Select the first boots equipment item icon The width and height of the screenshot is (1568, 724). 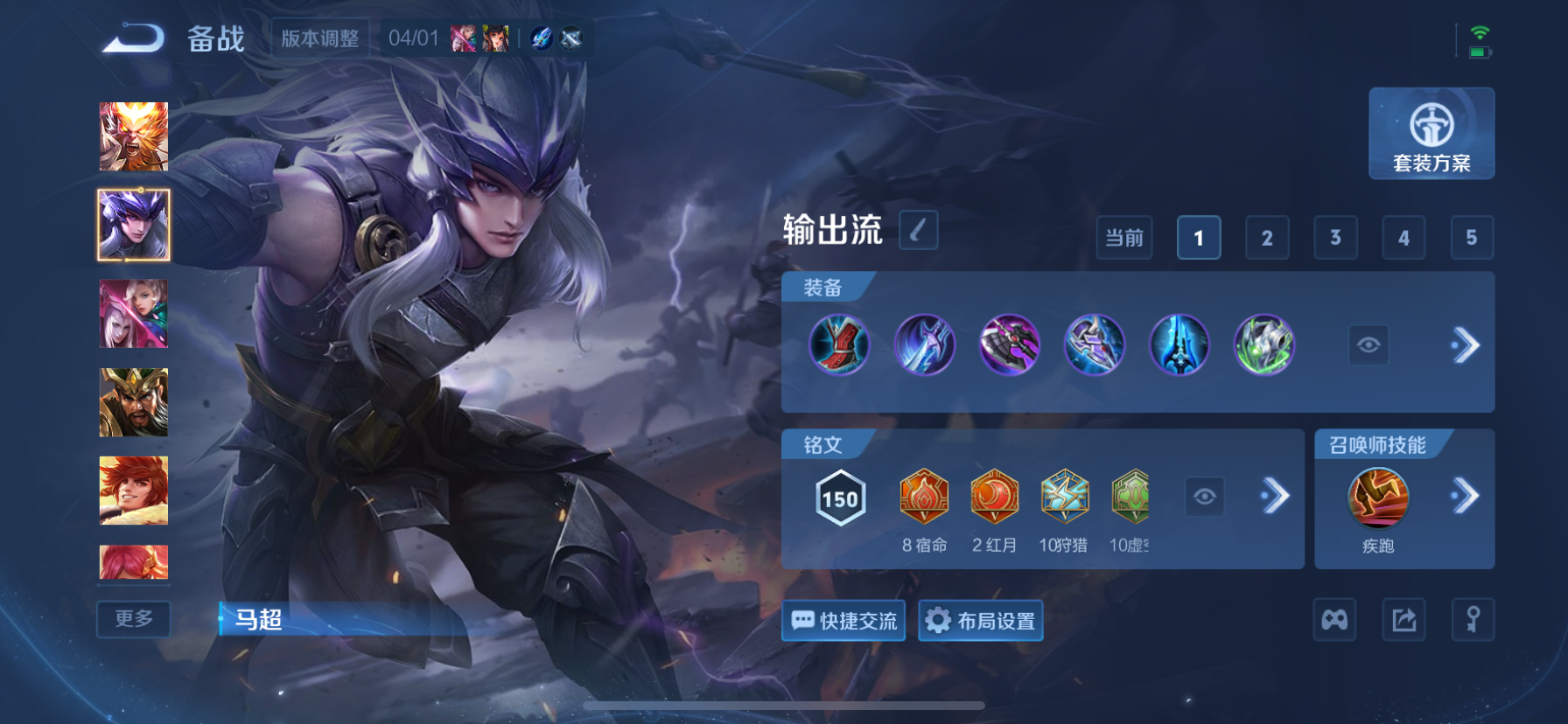tap(839, 345)
